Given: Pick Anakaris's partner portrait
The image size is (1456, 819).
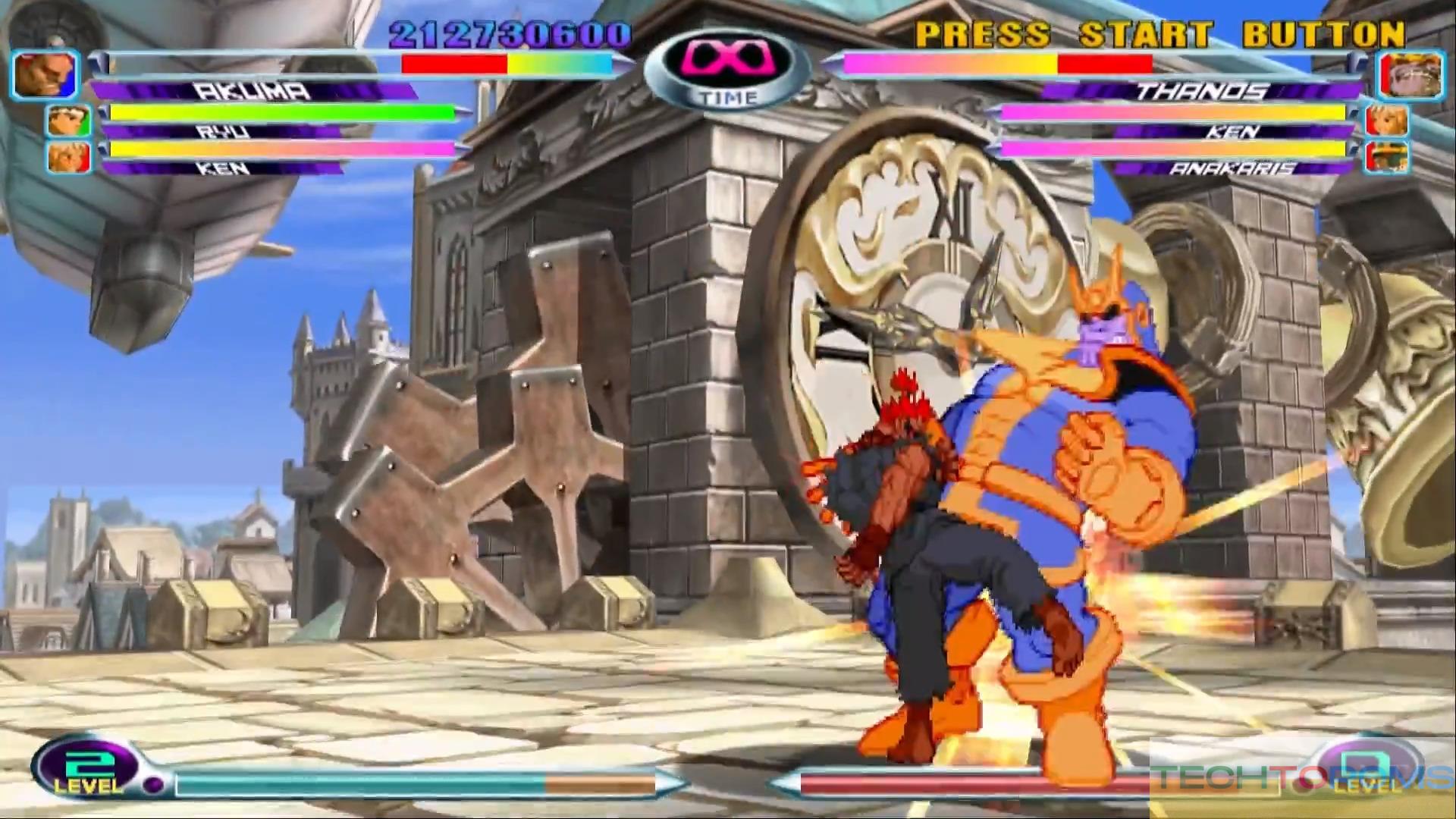Looking at the screenshot, I should click(x=1387, y=157).
